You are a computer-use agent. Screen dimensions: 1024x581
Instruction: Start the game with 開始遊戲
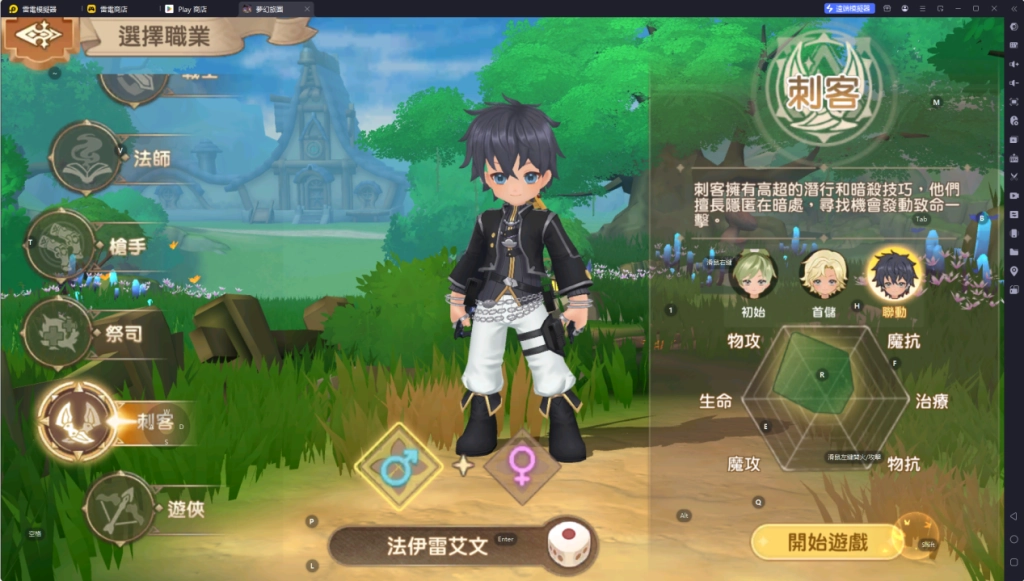pos(826,543)
